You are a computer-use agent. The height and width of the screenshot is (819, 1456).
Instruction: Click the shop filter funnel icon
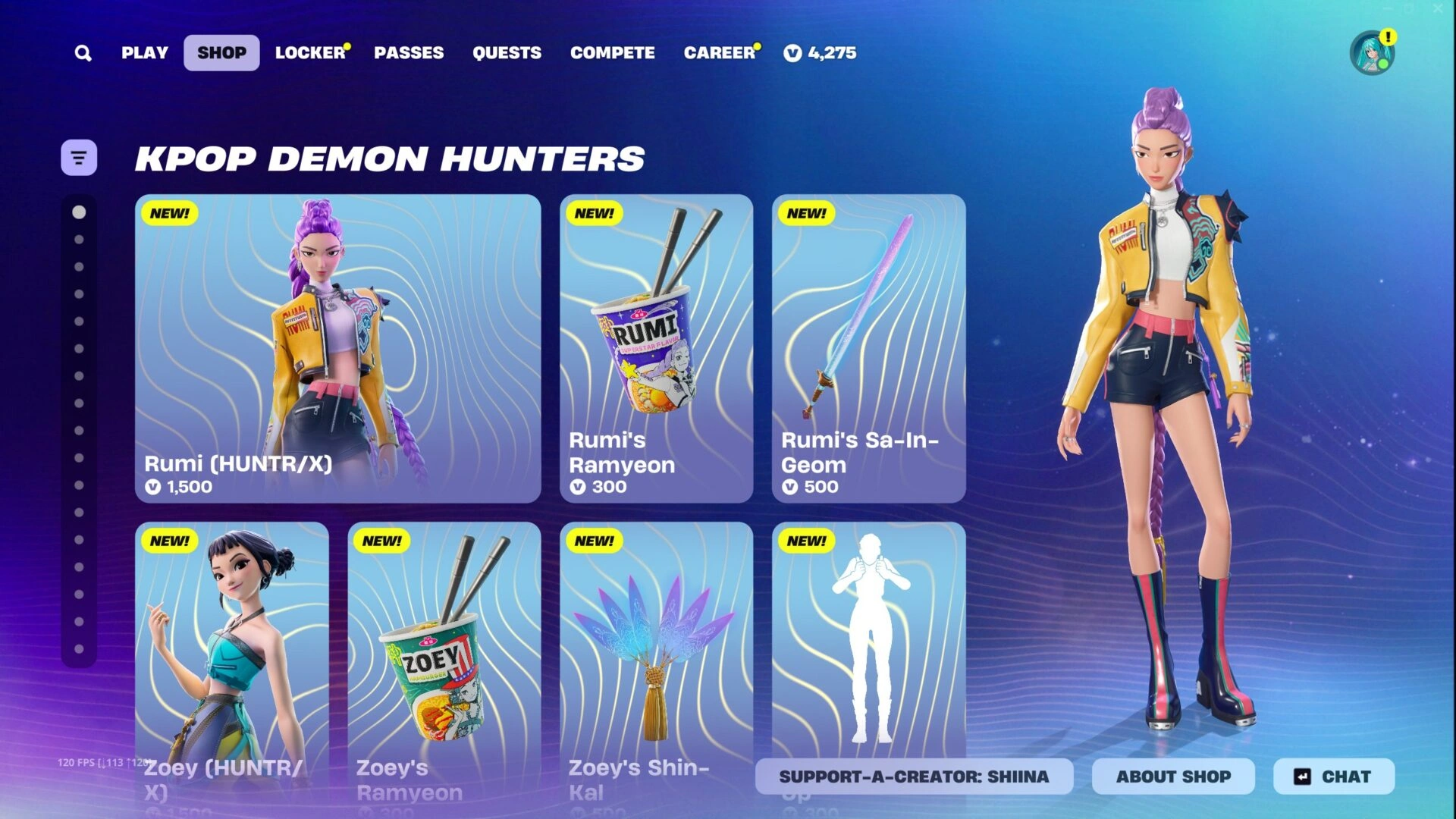pos(79,157)
